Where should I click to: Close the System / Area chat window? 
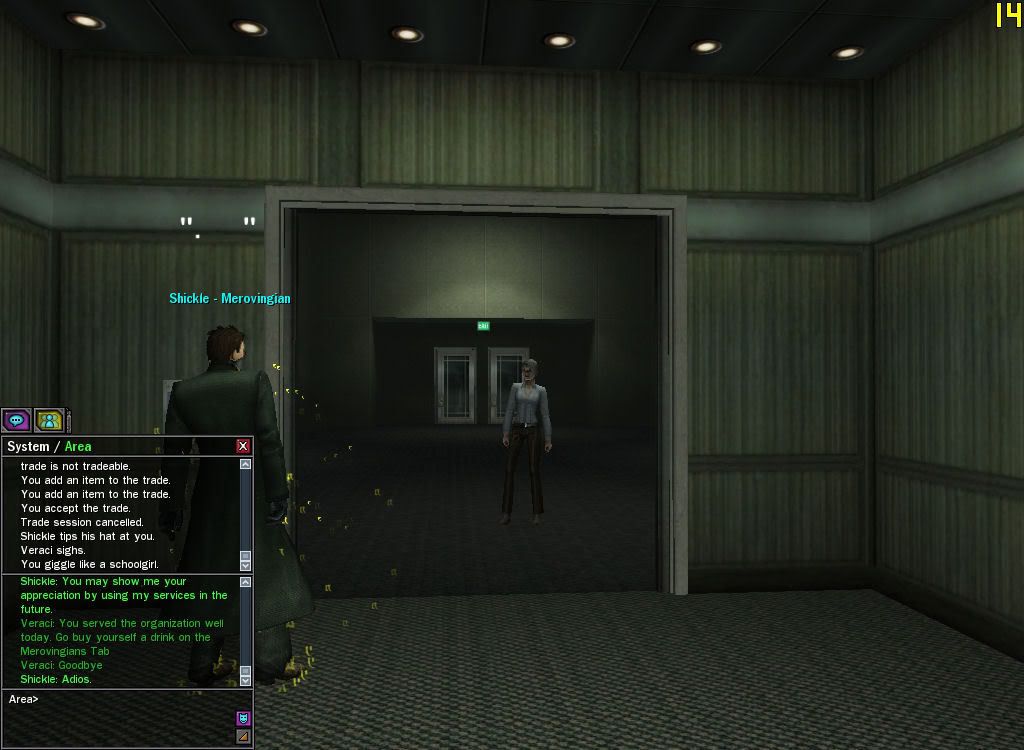243,446
